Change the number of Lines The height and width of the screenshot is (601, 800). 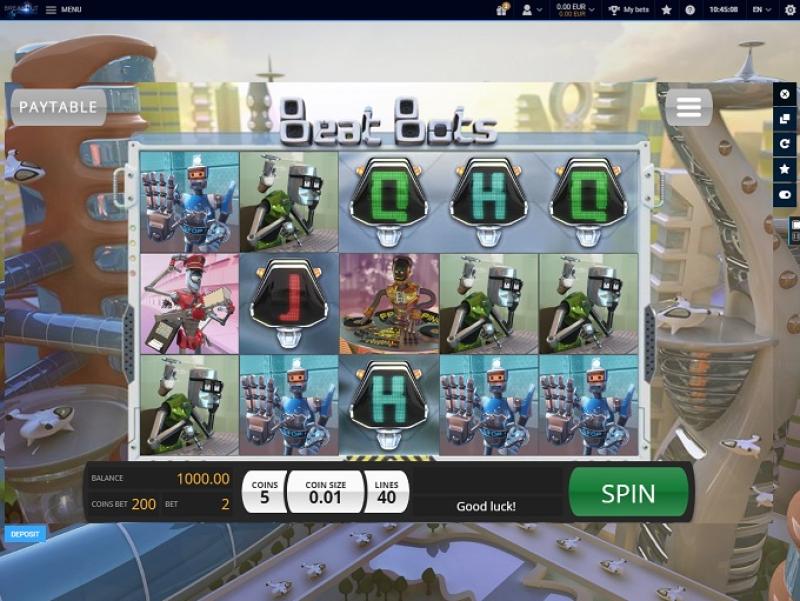click(387, 492)
